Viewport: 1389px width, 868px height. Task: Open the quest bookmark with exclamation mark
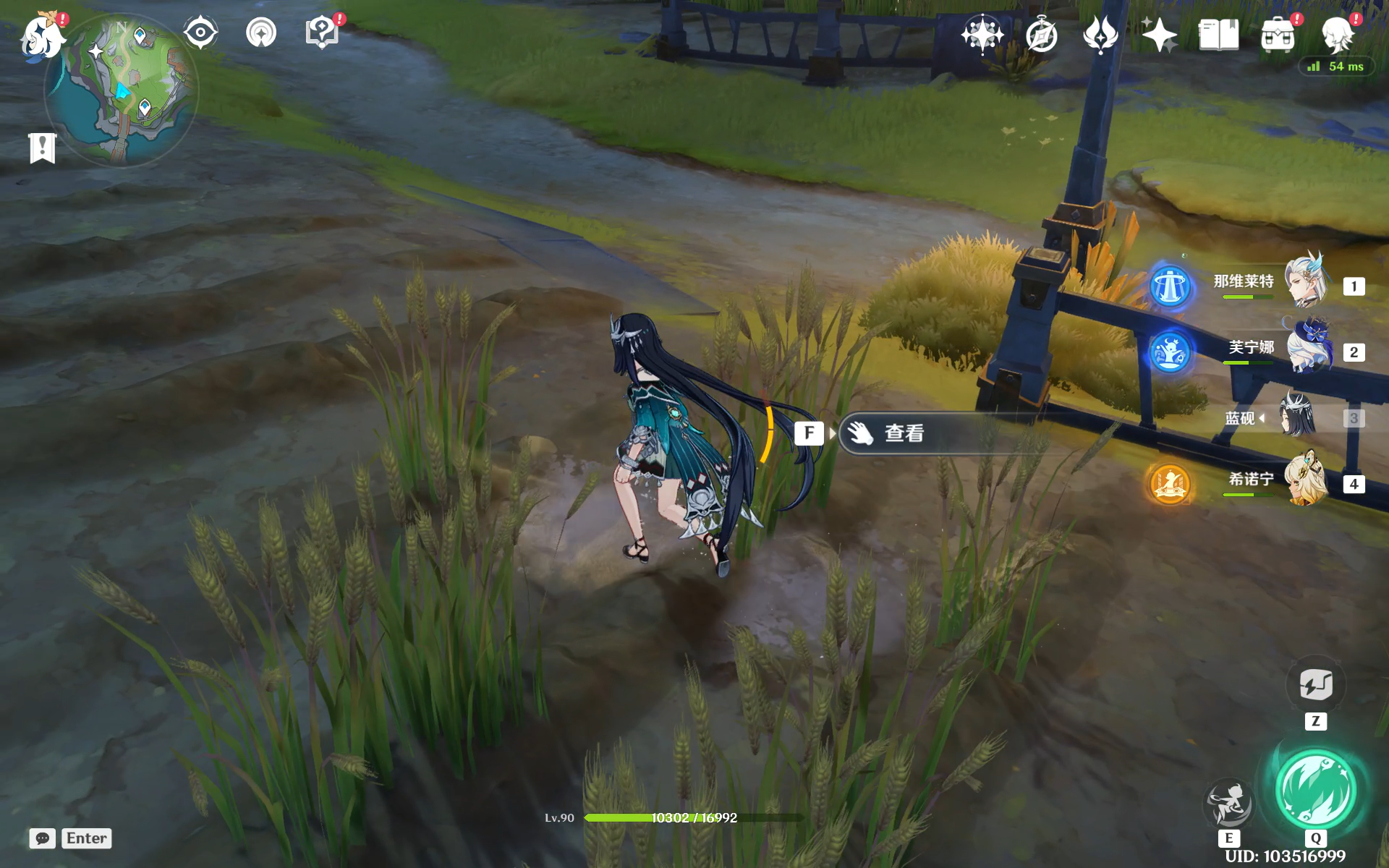point(43,148)
